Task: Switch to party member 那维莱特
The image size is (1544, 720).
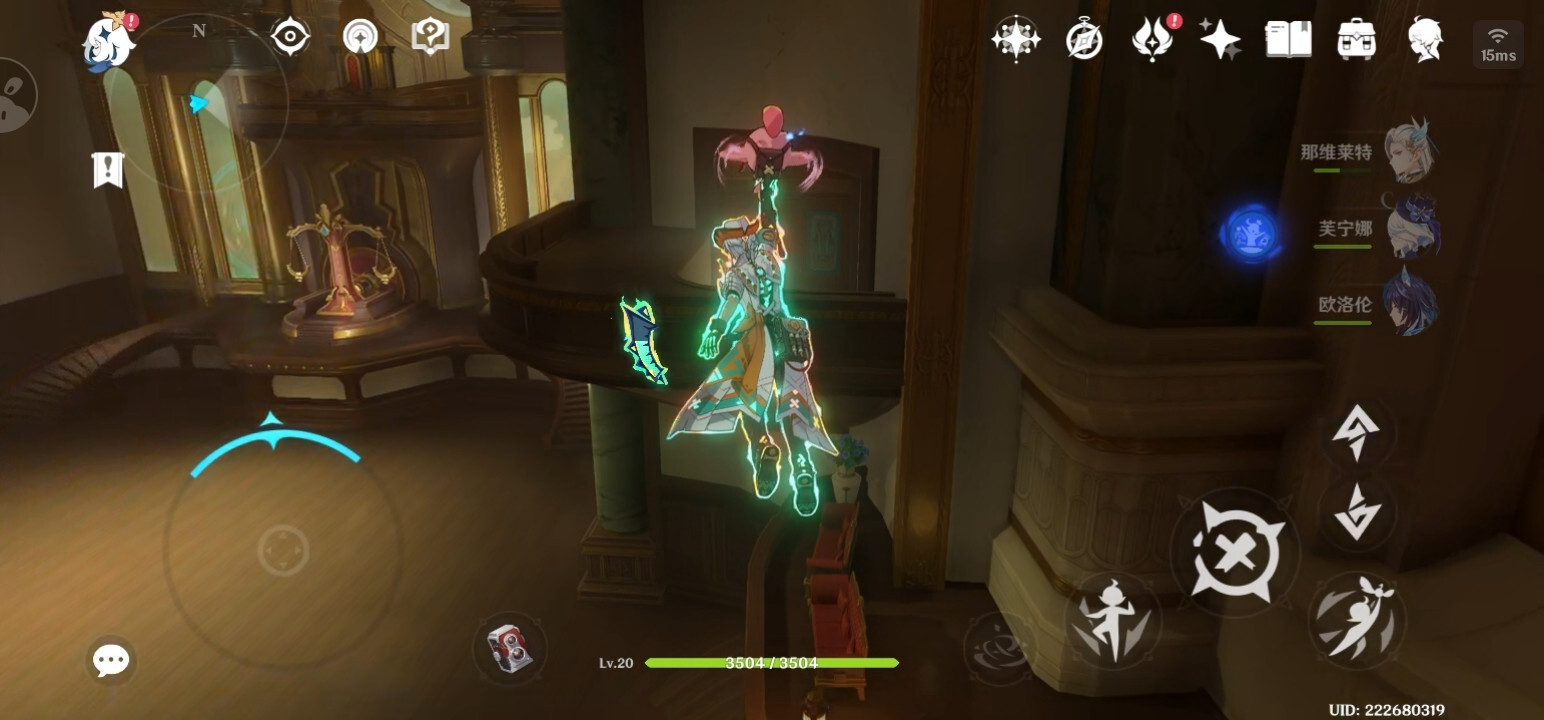Action: coord(1410,153)
